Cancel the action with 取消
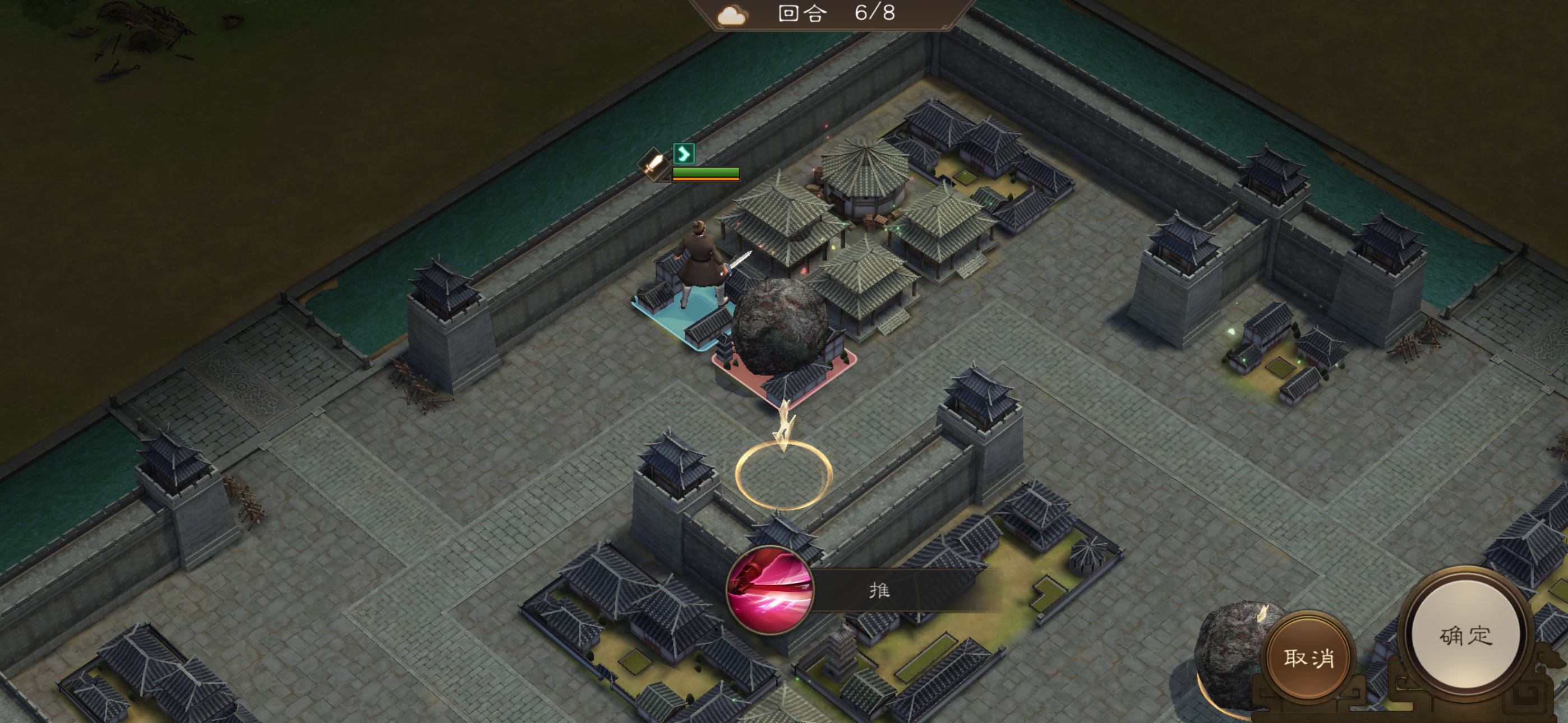Image resolution: width=1568 pixels, height=723 pixels. click(x=1309, y=657)
